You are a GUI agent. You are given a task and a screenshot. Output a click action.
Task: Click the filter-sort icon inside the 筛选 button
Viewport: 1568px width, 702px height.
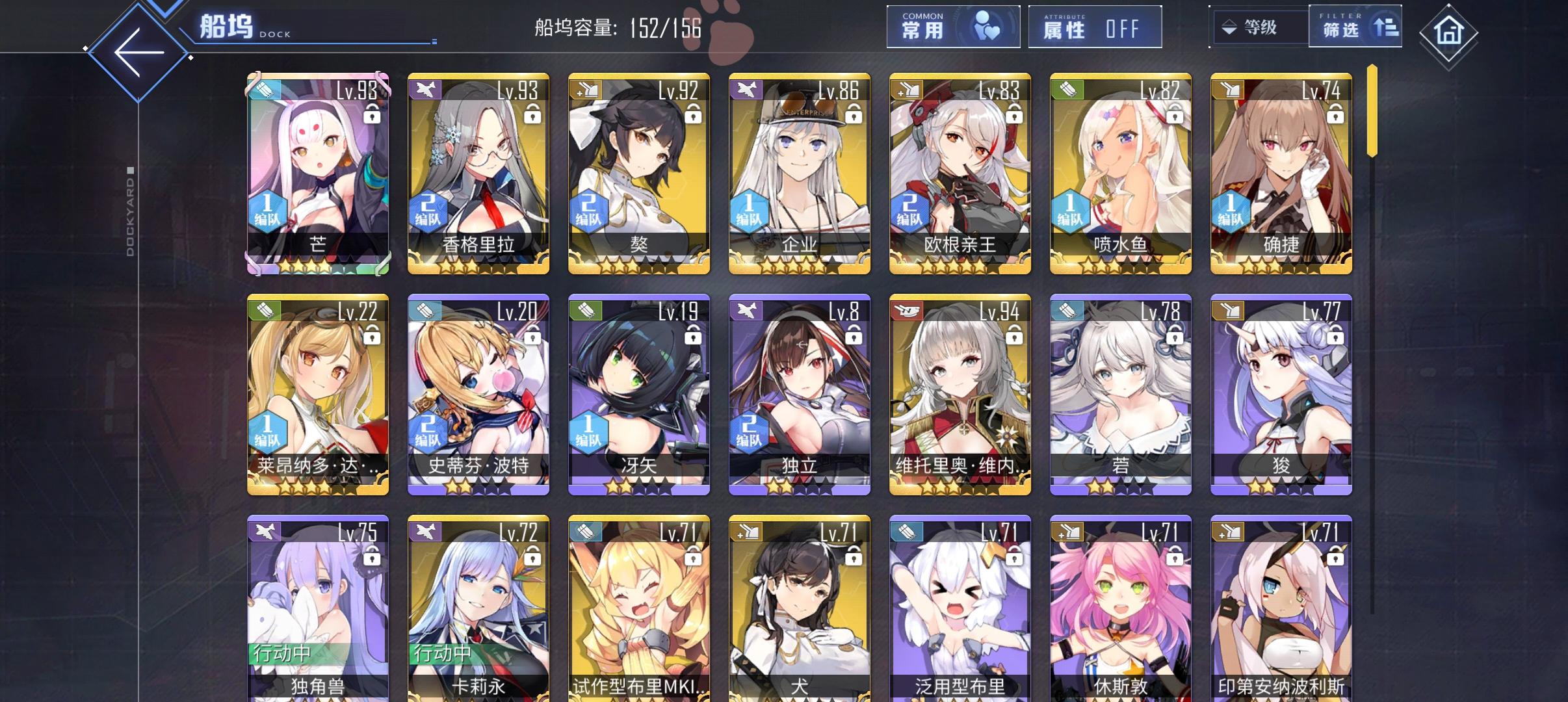point(1384,27)
